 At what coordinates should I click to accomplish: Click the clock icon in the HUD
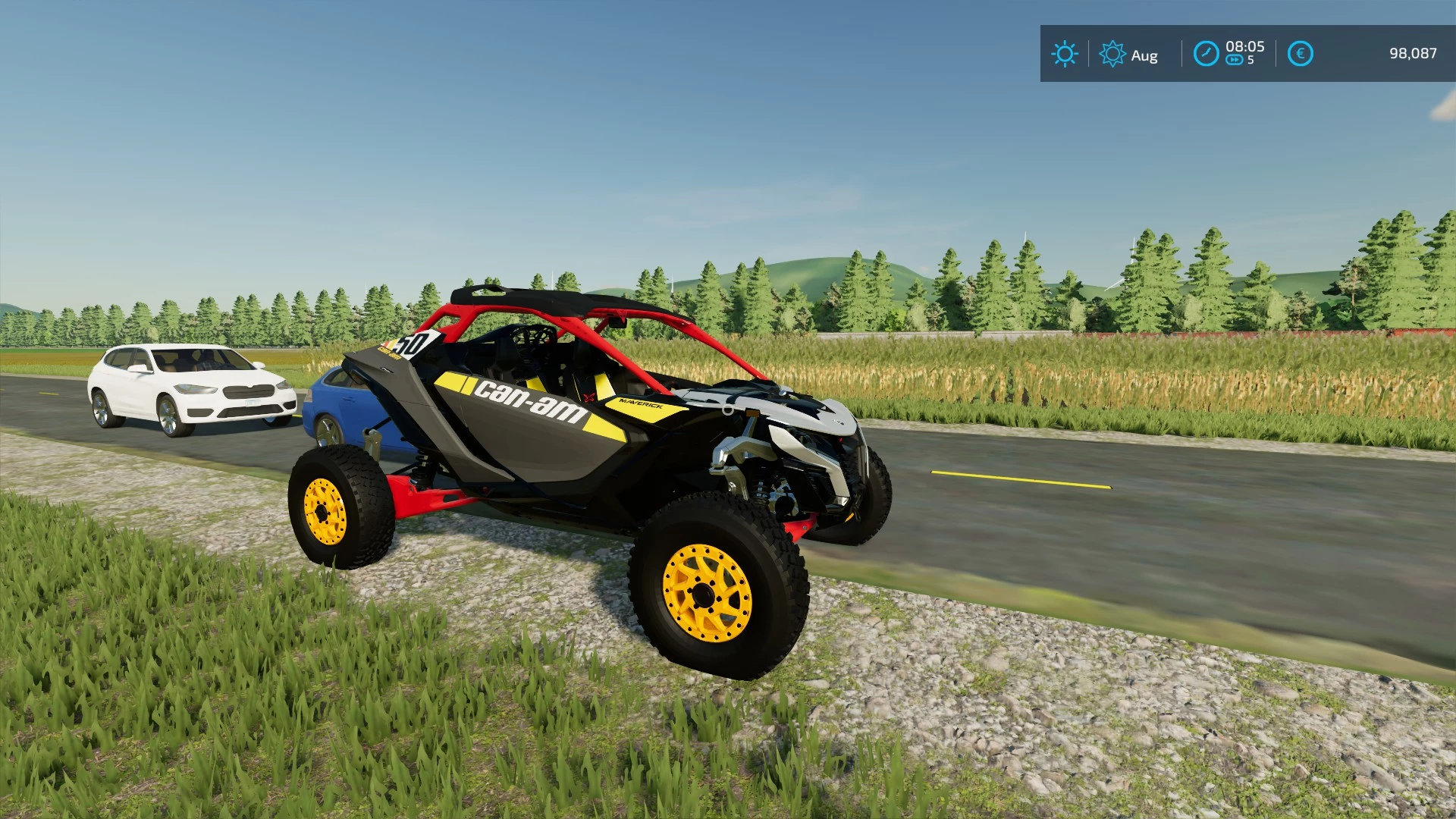[1206, 53]
